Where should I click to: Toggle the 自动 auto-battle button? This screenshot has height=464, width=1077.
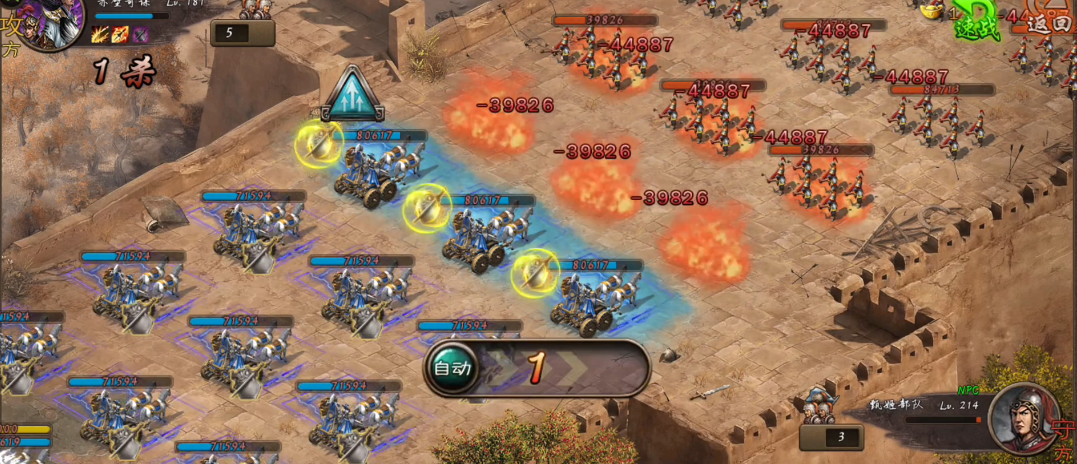[451, 368]
